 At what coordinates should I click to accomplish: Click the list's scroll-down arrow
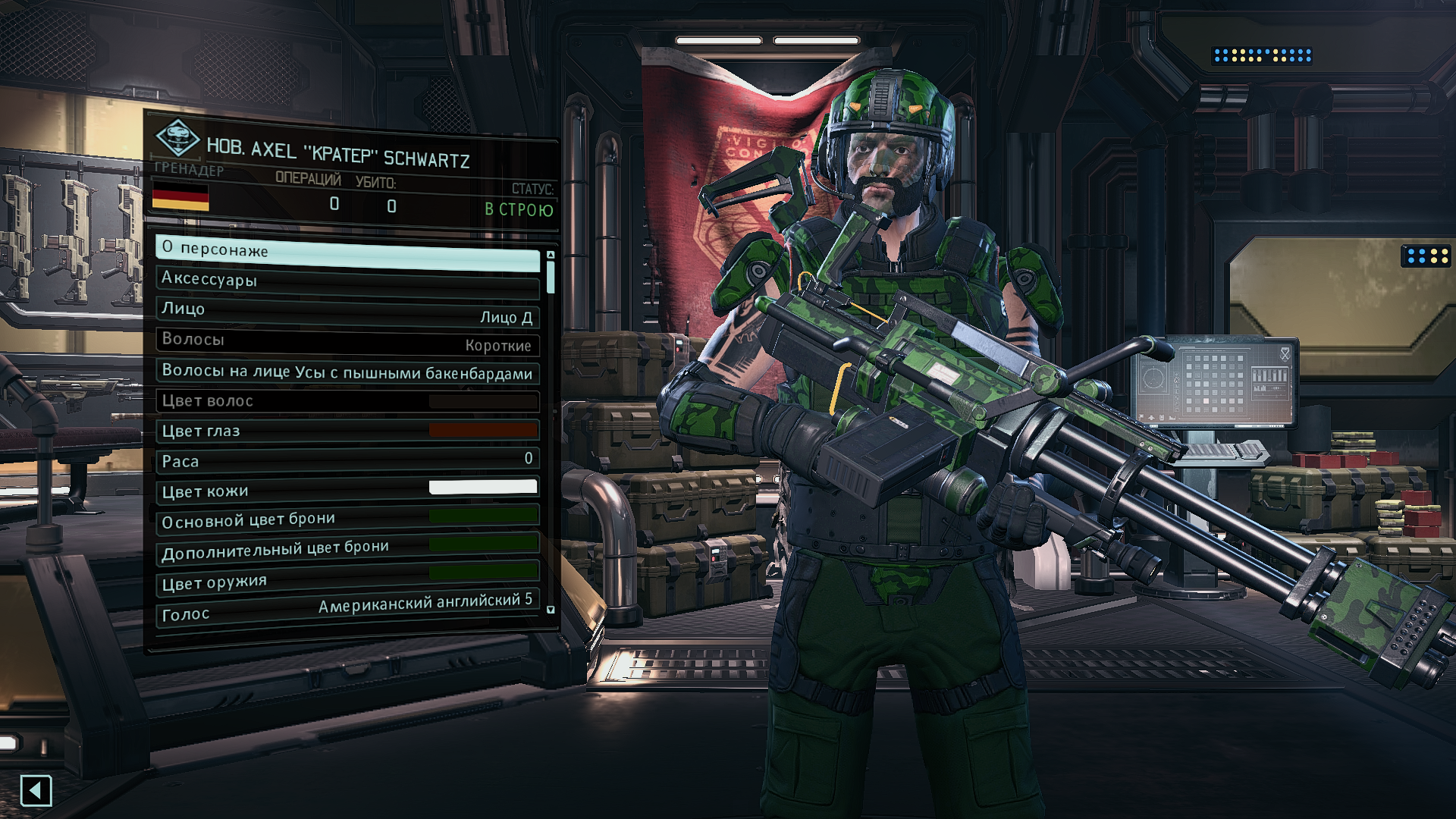click(551, 610)
